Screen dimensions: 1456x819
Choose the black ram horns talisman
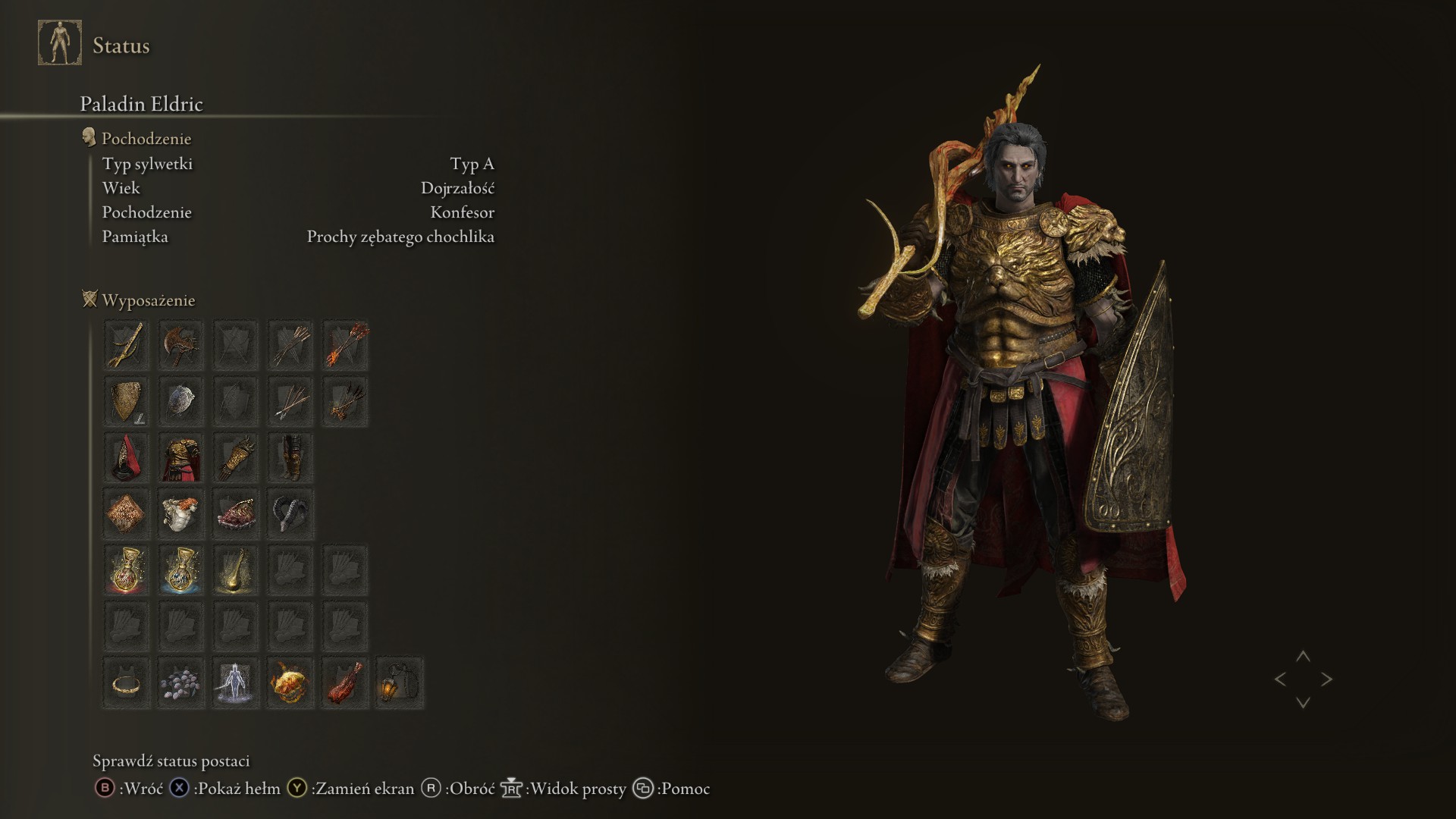click(x=290, y=513)
